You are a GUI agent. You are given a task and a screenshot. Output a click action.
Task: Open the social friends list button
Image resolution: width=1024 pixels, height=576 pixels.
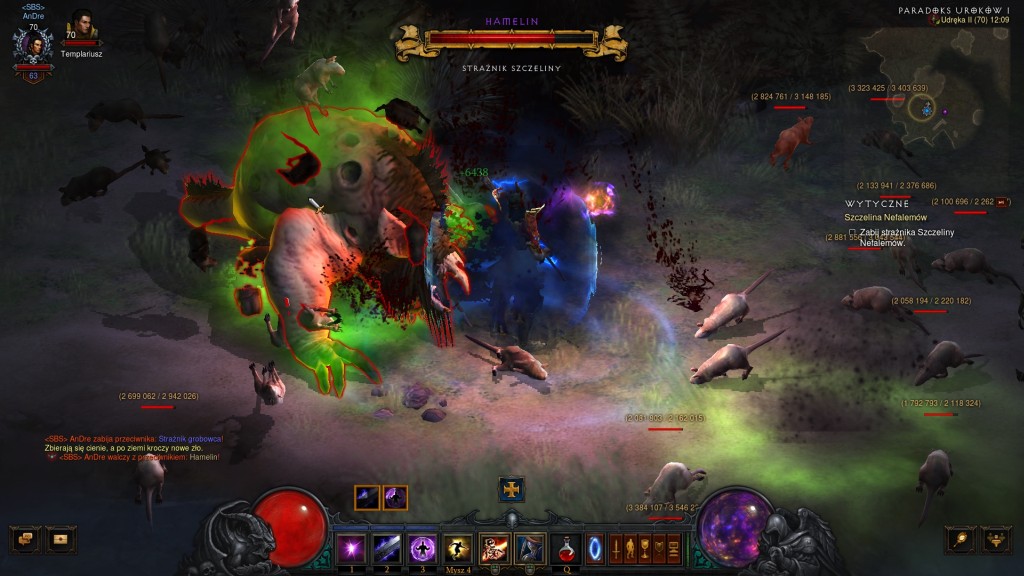click(x=997, y=540)
